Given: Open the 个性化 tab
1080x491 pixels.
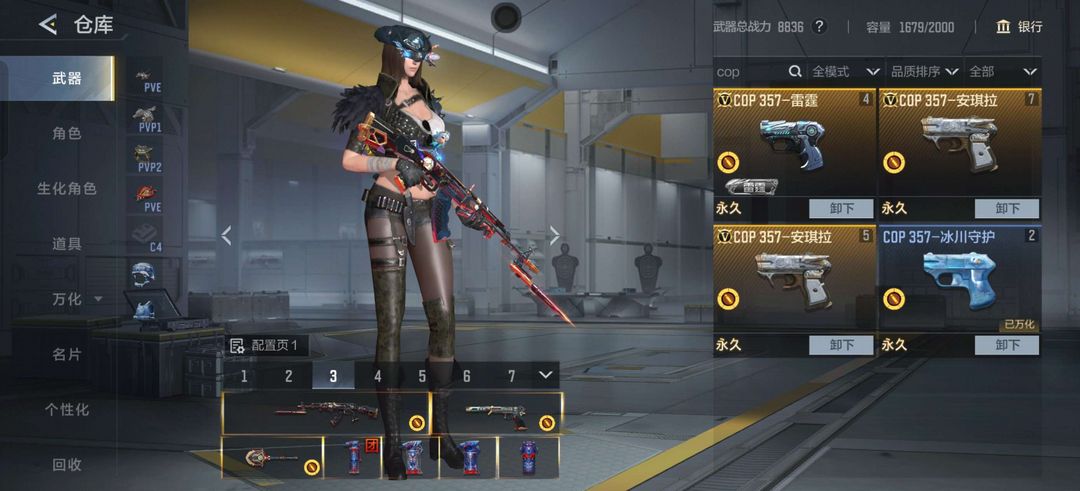Looking at the screenshot, I should [67, 409].
